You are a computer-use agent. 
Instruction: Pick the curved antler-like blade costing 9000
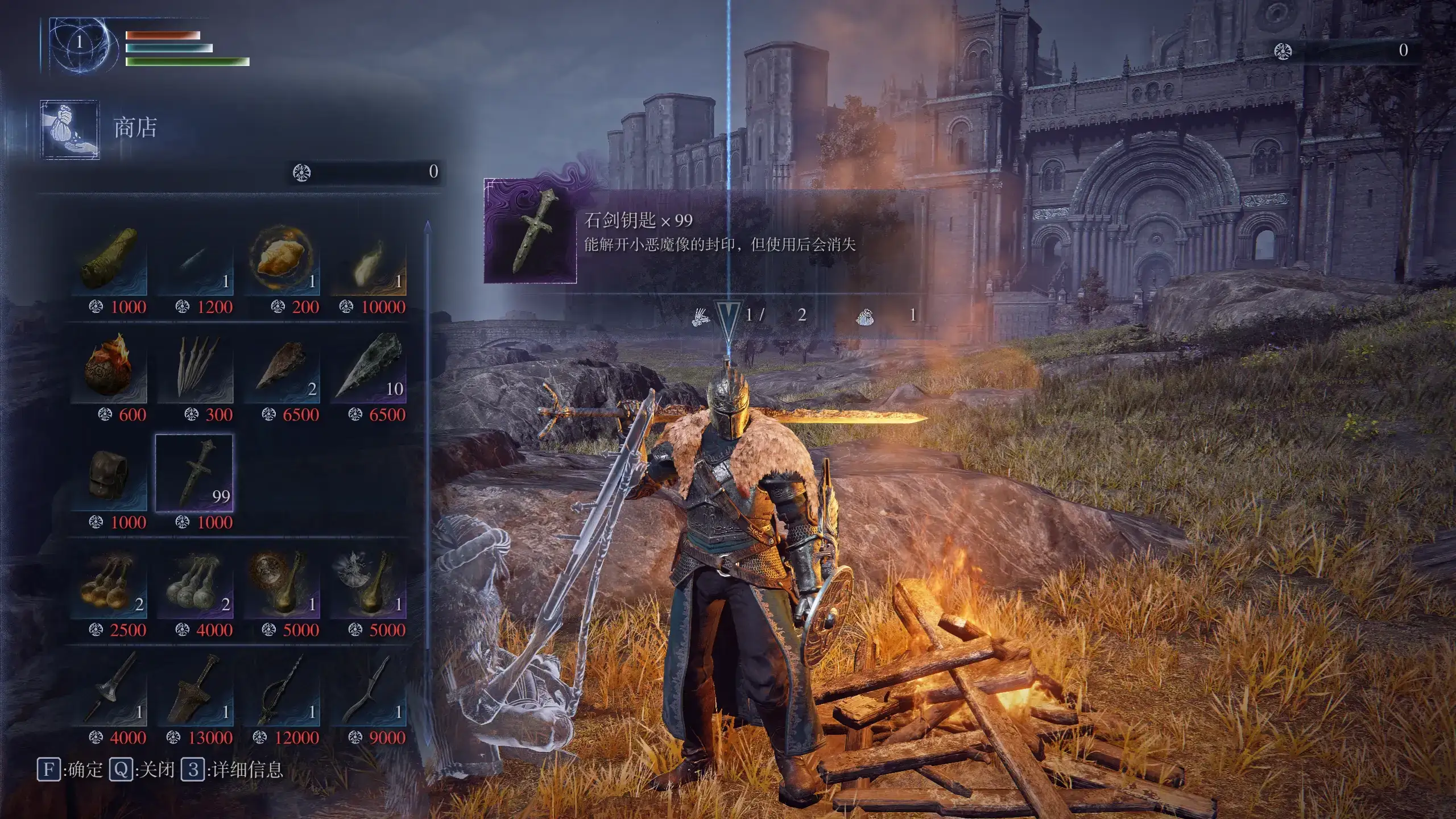tap(368, 689)
